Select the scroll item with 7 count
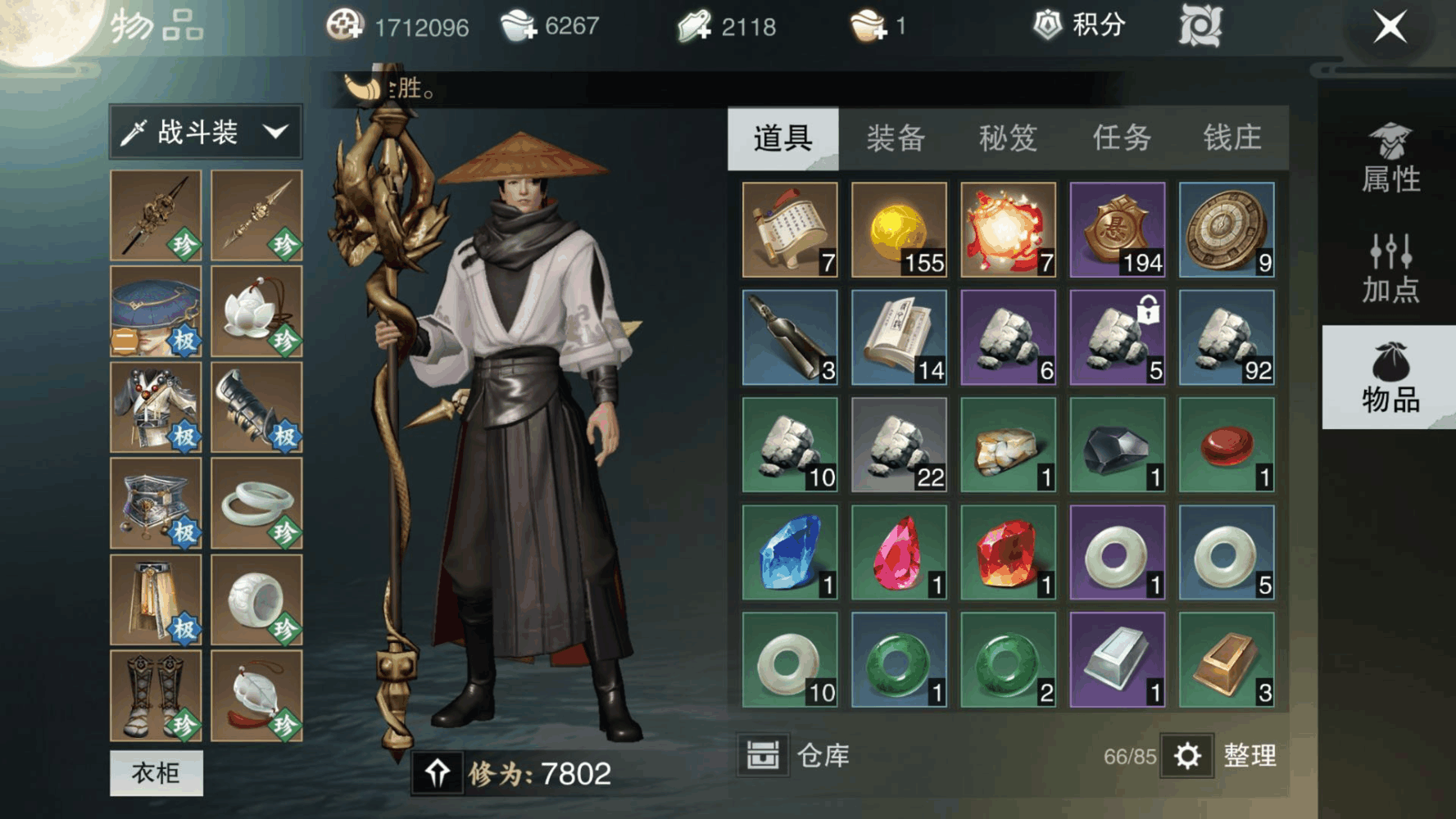 point(790,229)
